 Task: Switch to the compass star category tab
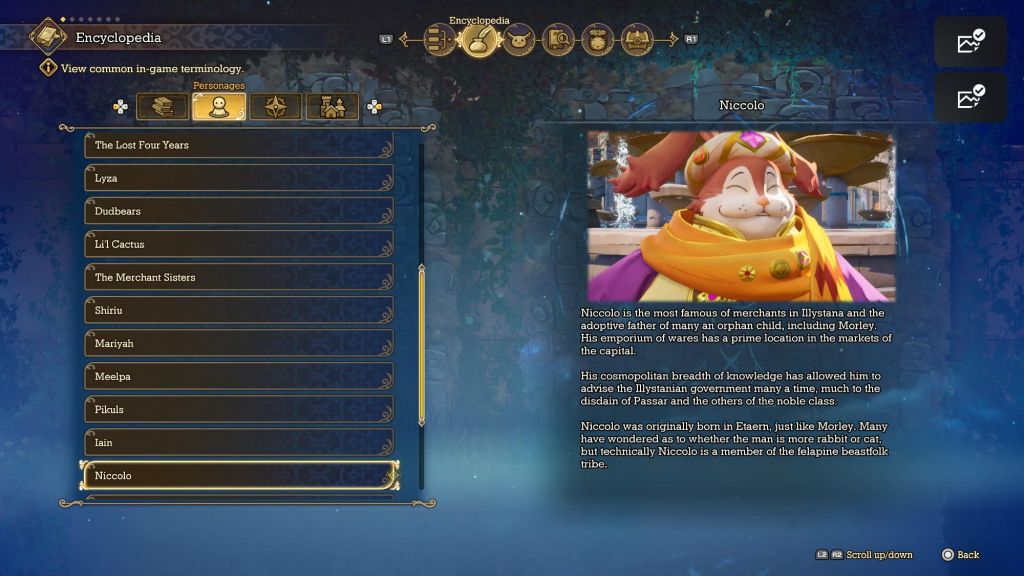pos(276,106)
